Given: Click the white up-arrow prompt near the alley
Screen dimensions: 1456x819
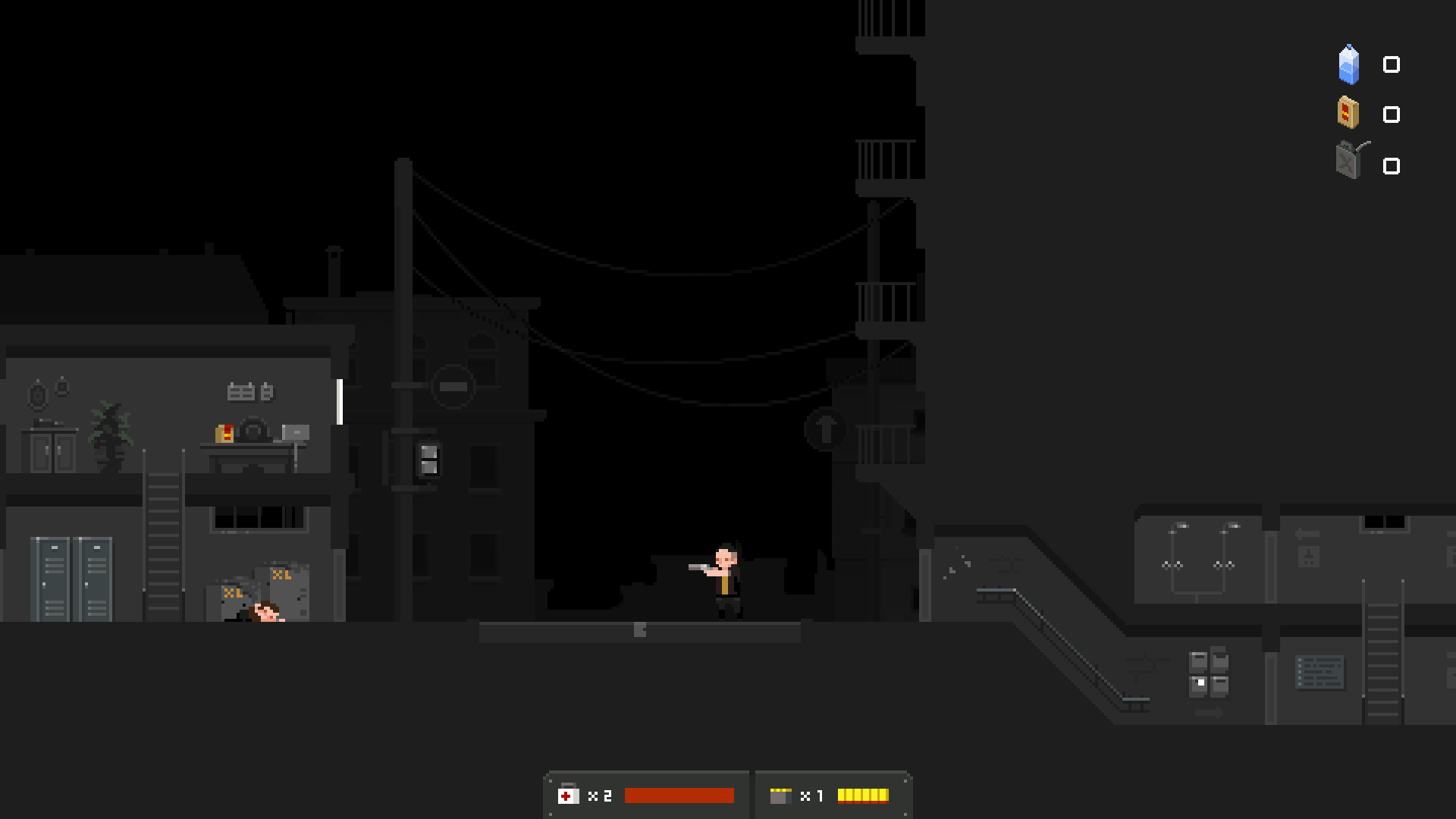Looking at the screenshot, I should pyautogui.click(x=826, y=430).
